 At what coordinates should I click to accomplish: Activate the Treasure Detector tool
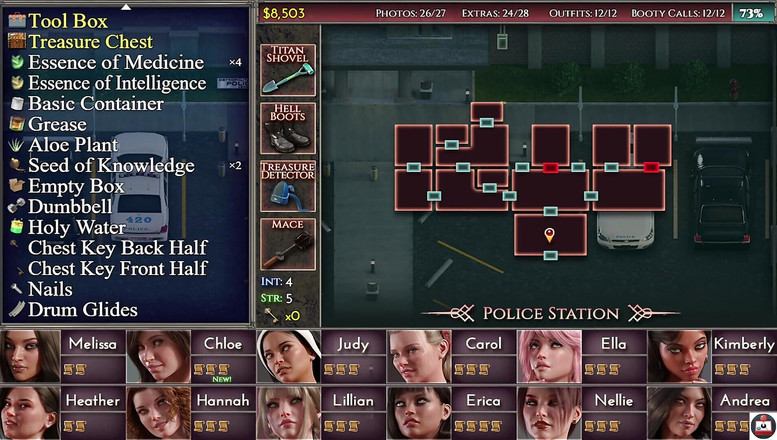point(288,186)
